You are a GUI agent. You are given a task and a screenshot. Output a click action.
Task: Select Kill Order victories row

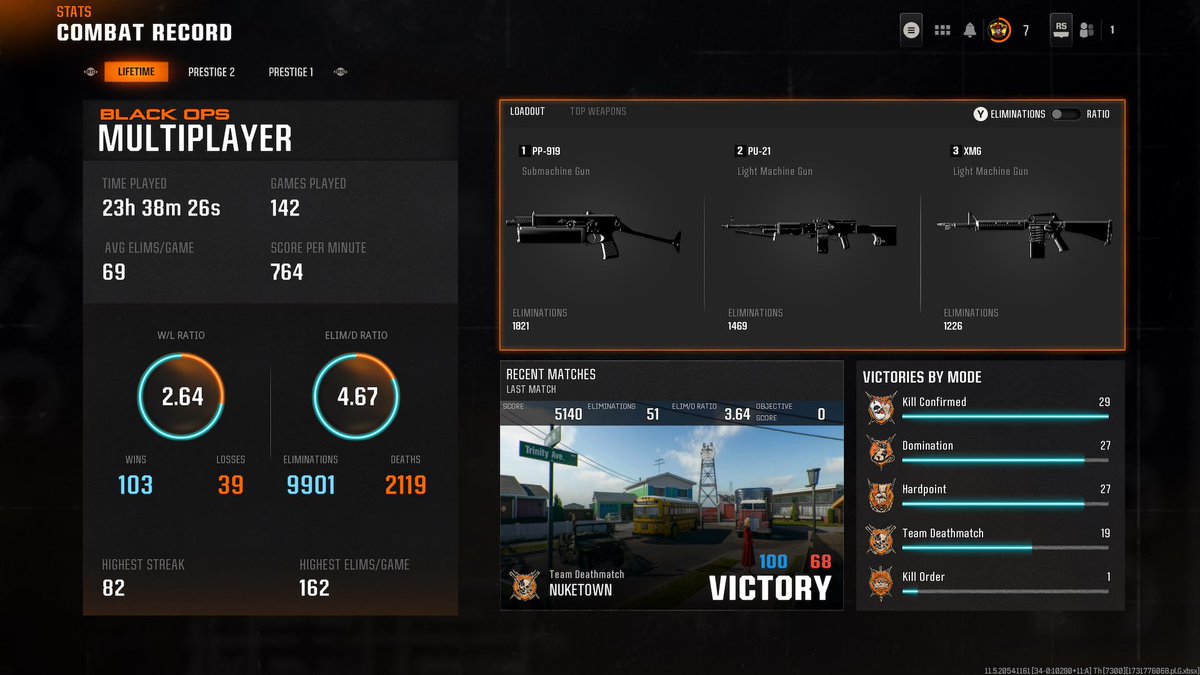click(x=990, y=582)
